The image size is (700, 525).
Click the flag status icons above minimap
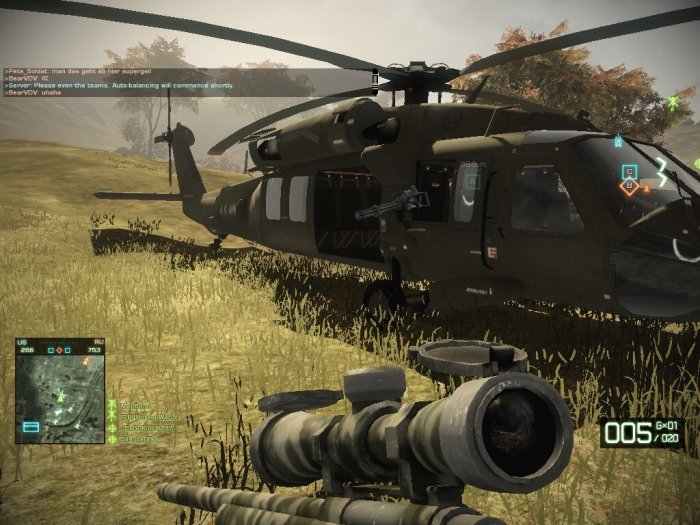tap(60, 350)
